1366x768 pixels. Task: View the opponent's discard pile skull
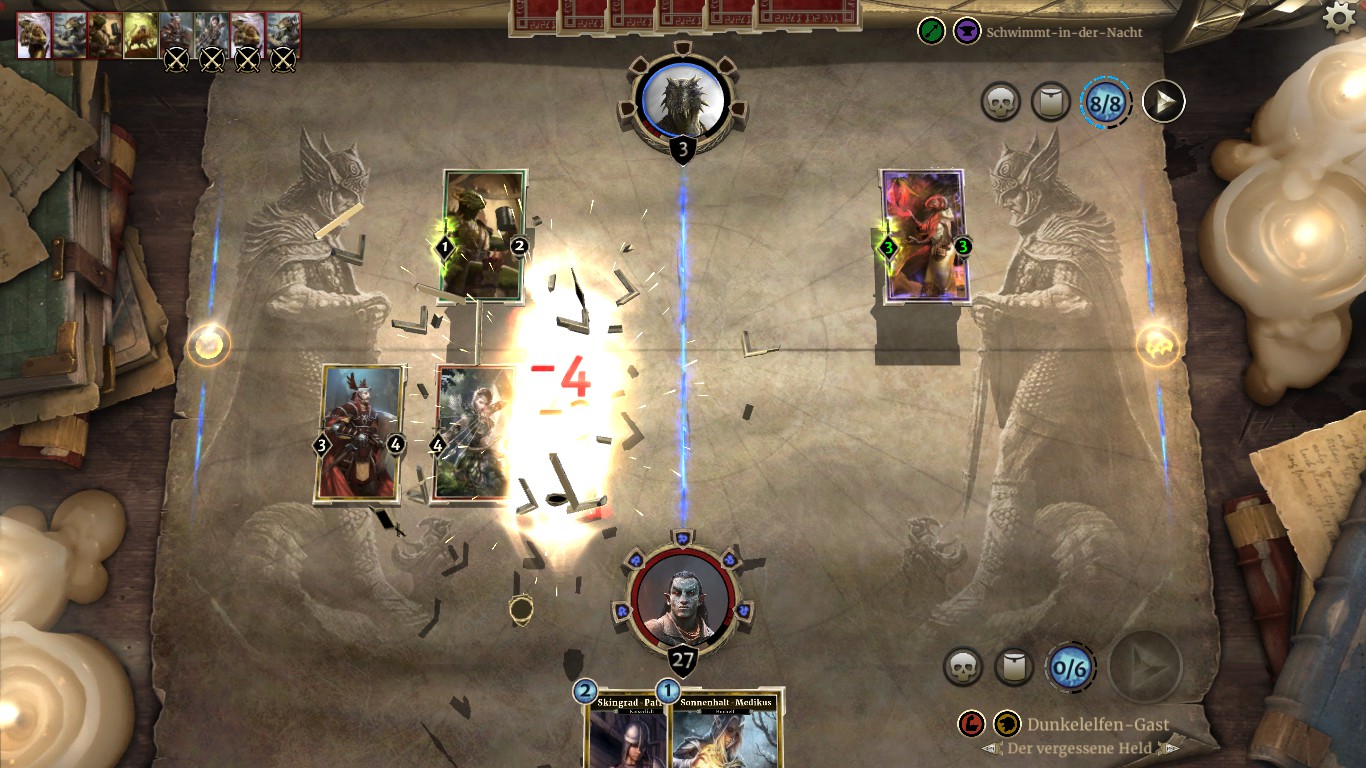click(1000, 101)
